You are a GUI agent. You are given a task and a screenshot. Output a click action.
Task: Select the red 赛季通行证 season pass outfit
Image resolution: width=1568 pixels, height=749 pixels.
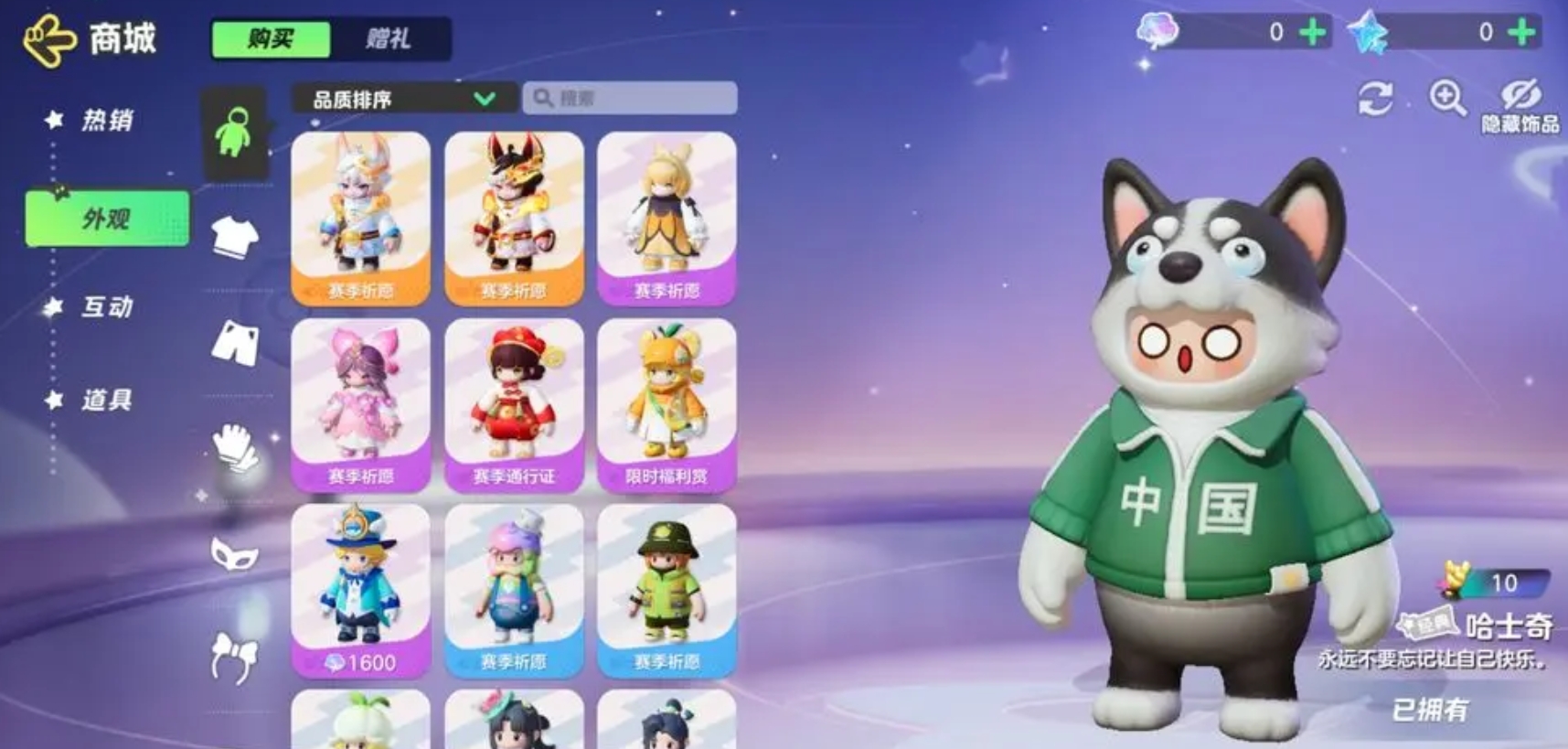(x=514, y=404)
